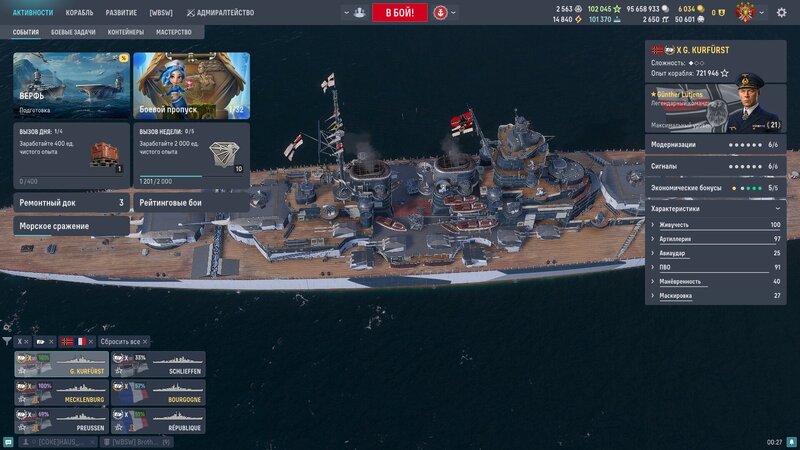This screenshot has height=450, width=800.
Task: Open the game settings gear icon
Action: coord(781,13)
